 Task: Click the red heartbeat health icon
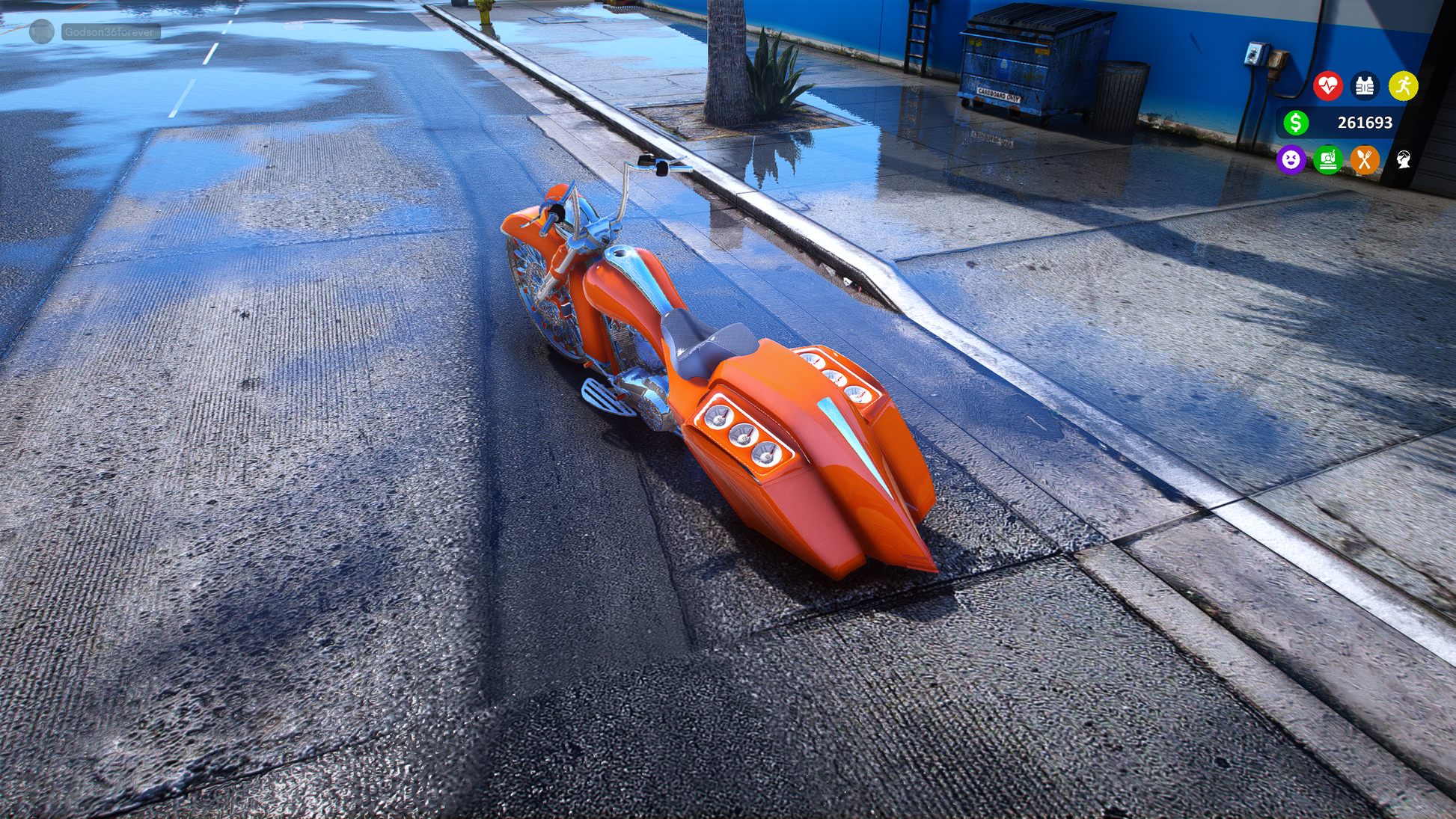(x=1328, y=86)
